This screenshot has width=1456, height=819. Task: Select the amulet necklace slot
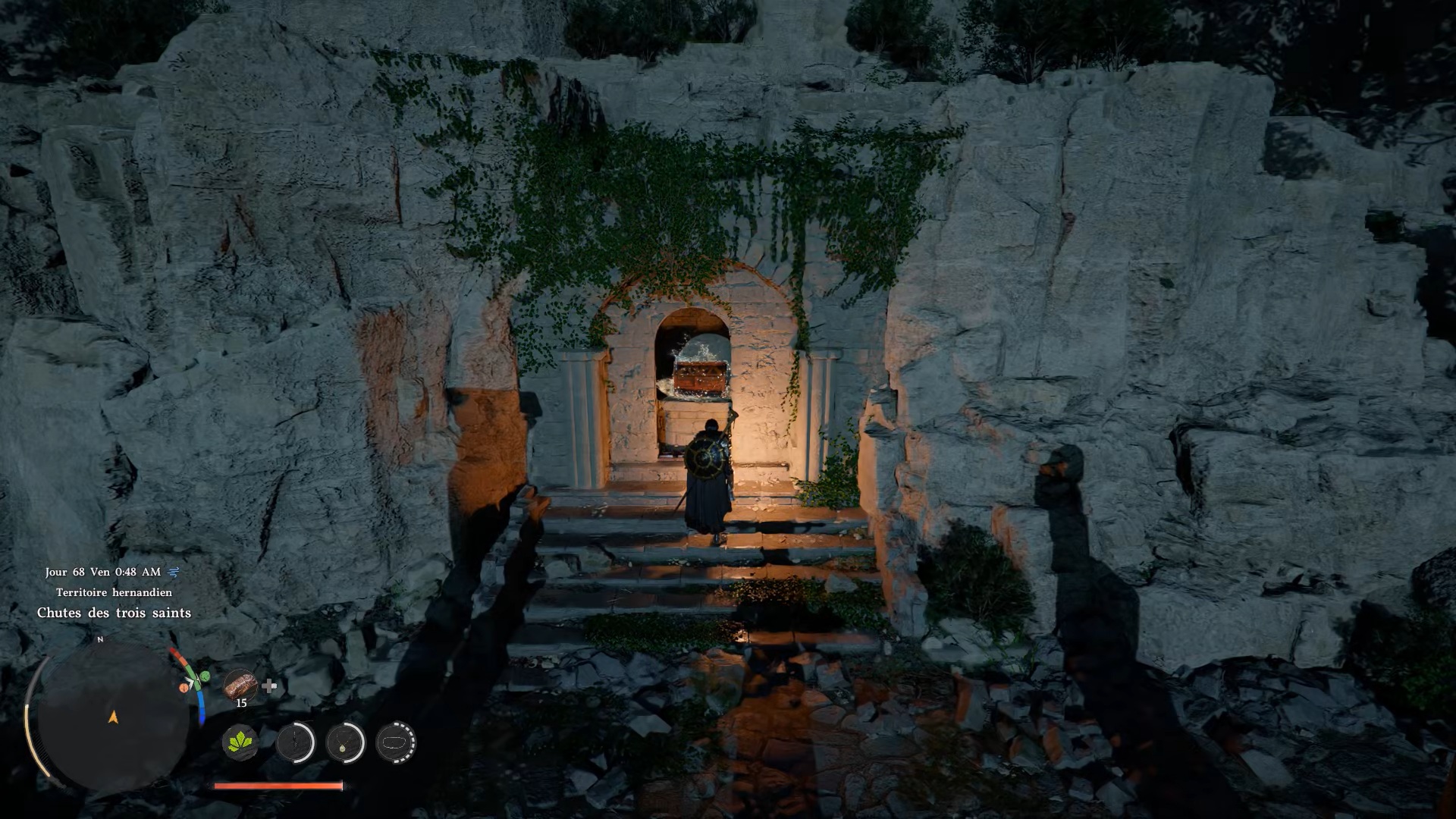346,742
